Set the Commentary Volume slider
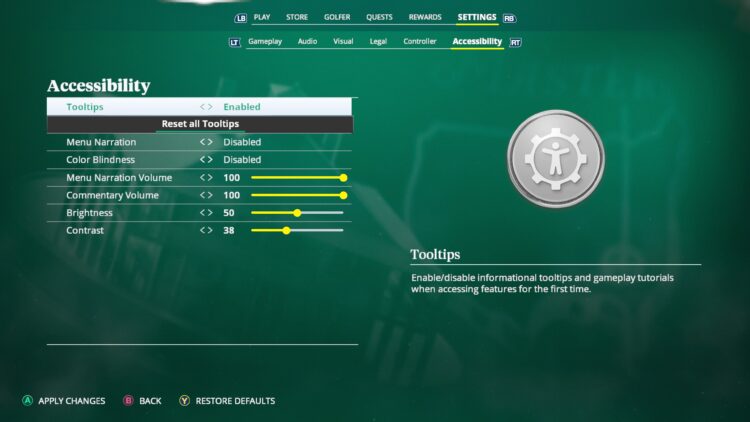 [x=297, y=195]
